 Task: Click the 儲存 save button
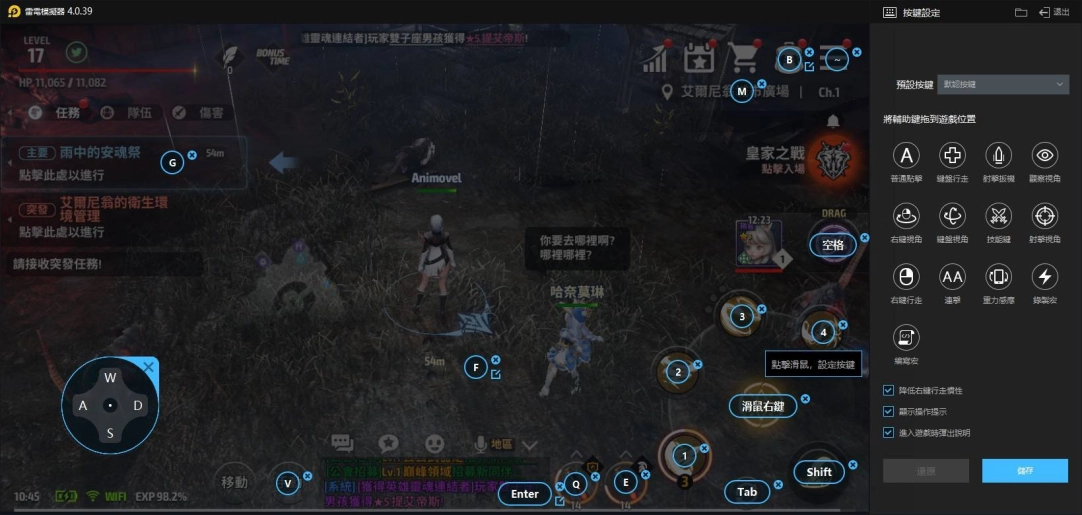coord(1024,471)
